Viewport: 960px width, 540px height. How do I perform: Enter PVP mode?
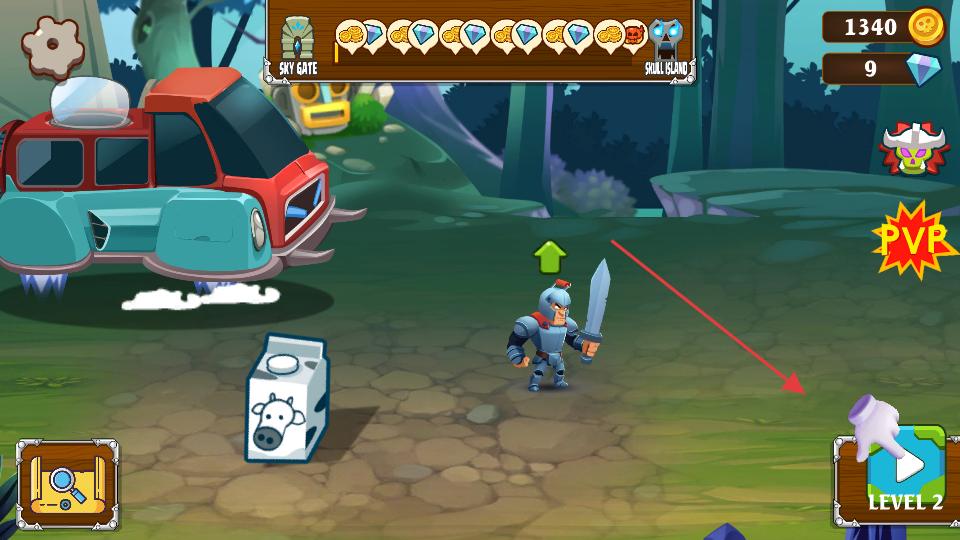point(915,239)
